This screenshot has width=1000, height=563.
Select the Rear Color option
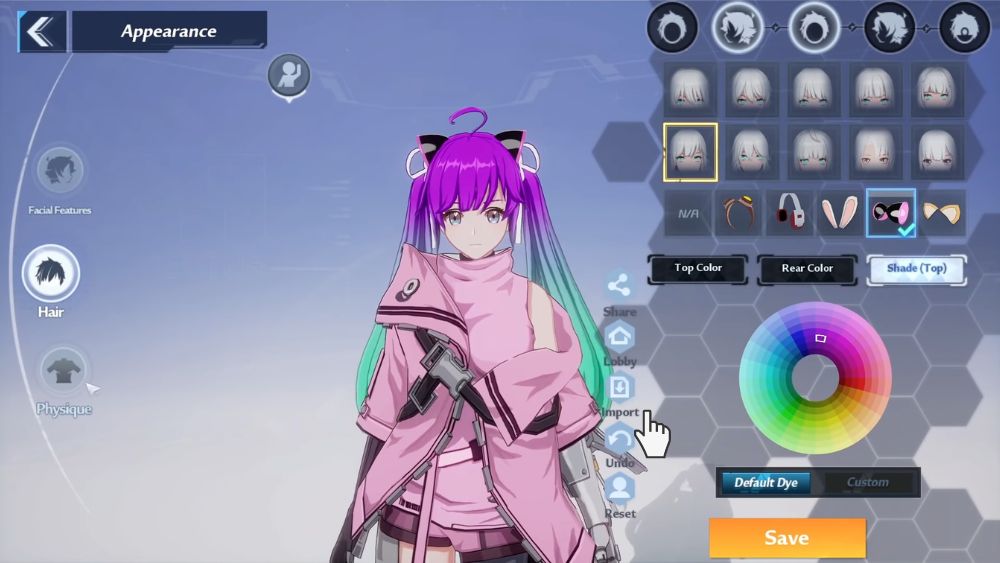tap(807, 268)
